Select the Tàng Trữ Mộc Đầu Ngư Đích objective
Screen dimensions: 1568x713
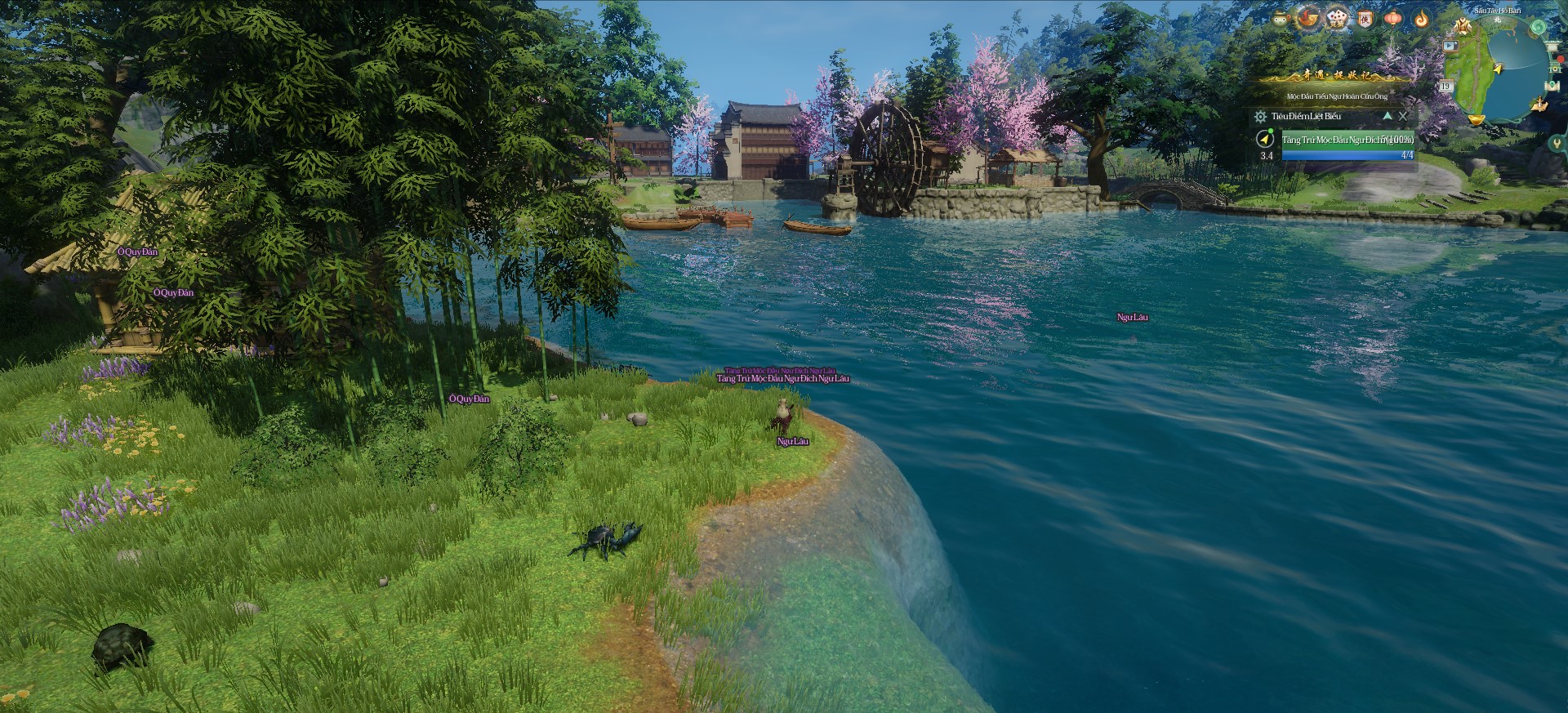coord(1347,140)
